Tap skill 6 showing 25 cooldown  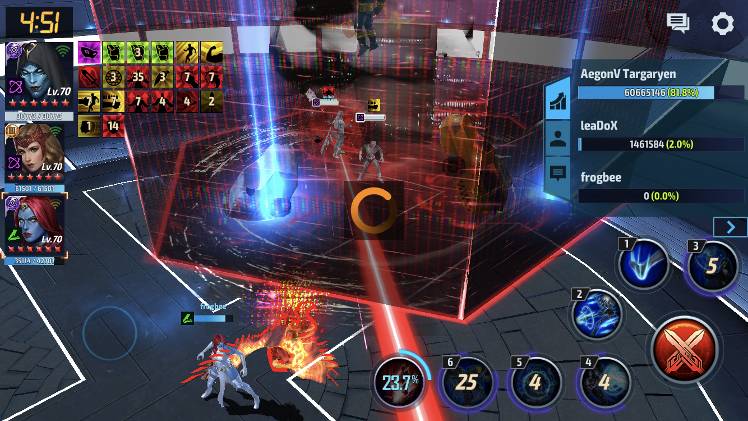point(466,381)
